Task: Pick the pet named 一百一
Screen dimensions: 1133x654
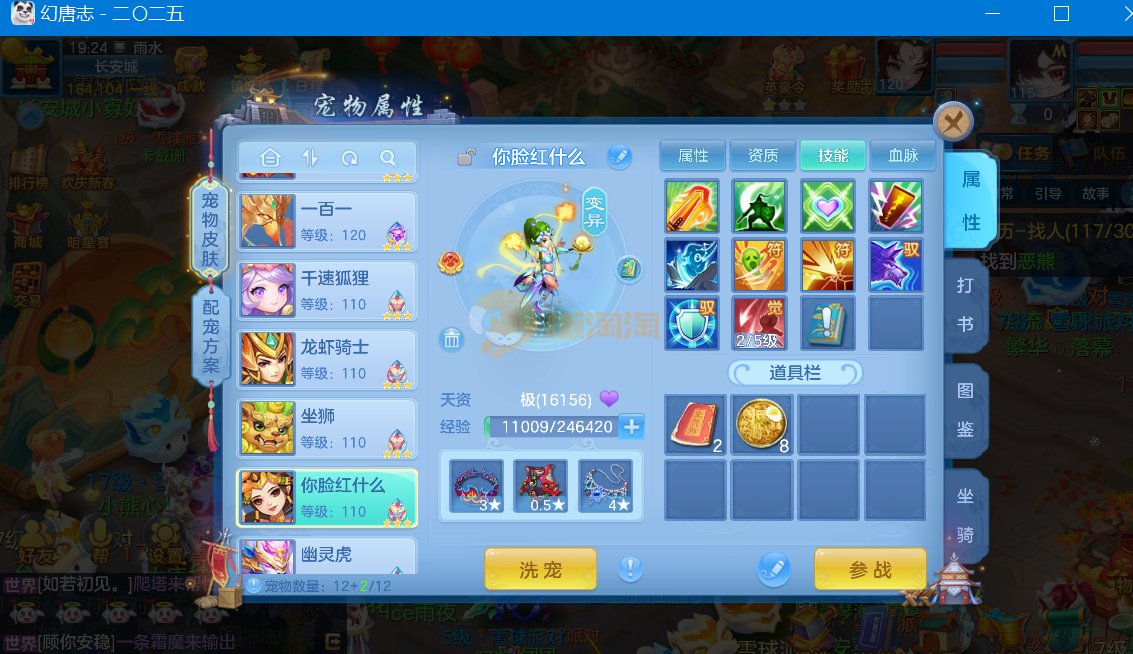Action: point(328,221)
